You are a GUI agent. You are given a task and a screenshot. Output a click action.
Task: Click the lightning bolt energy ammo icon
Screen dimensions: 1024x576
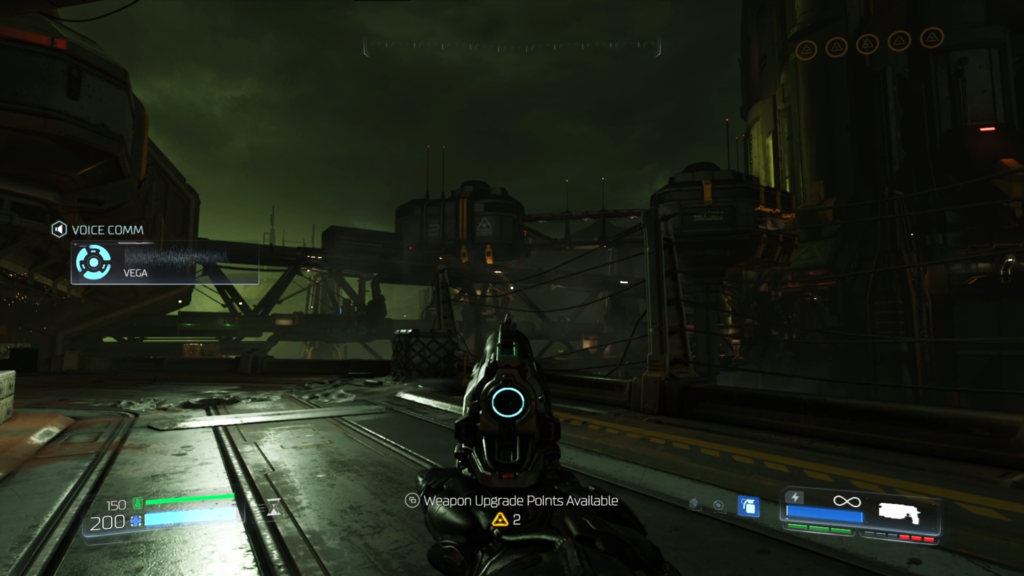coord(796,497)
